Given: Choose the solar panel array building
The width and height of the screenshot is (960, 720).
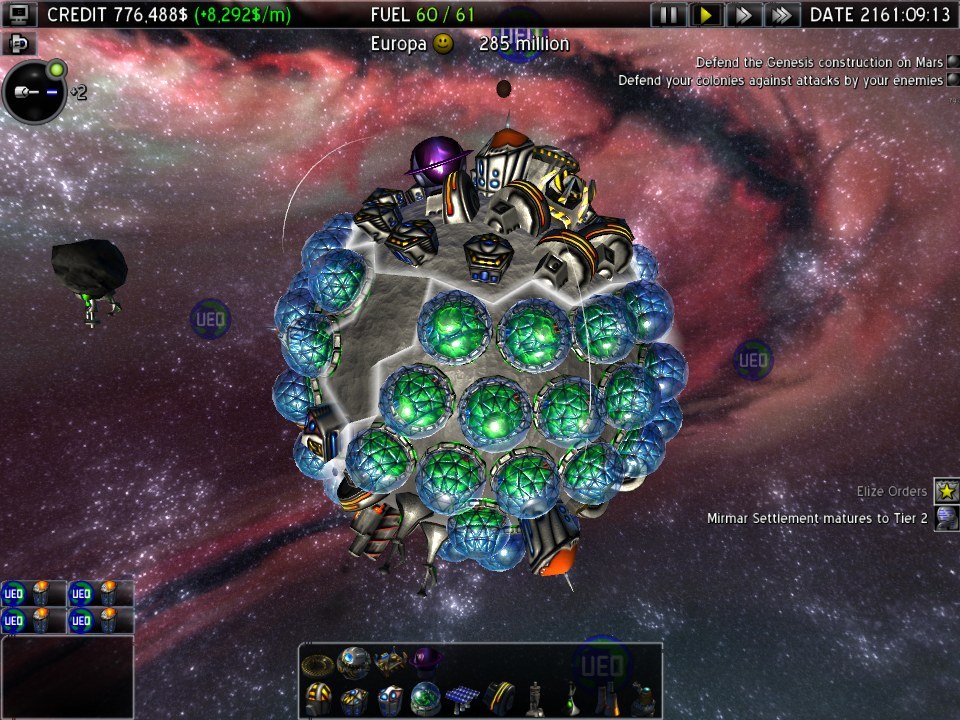Looking at the screenshot, I should (462, 695).
